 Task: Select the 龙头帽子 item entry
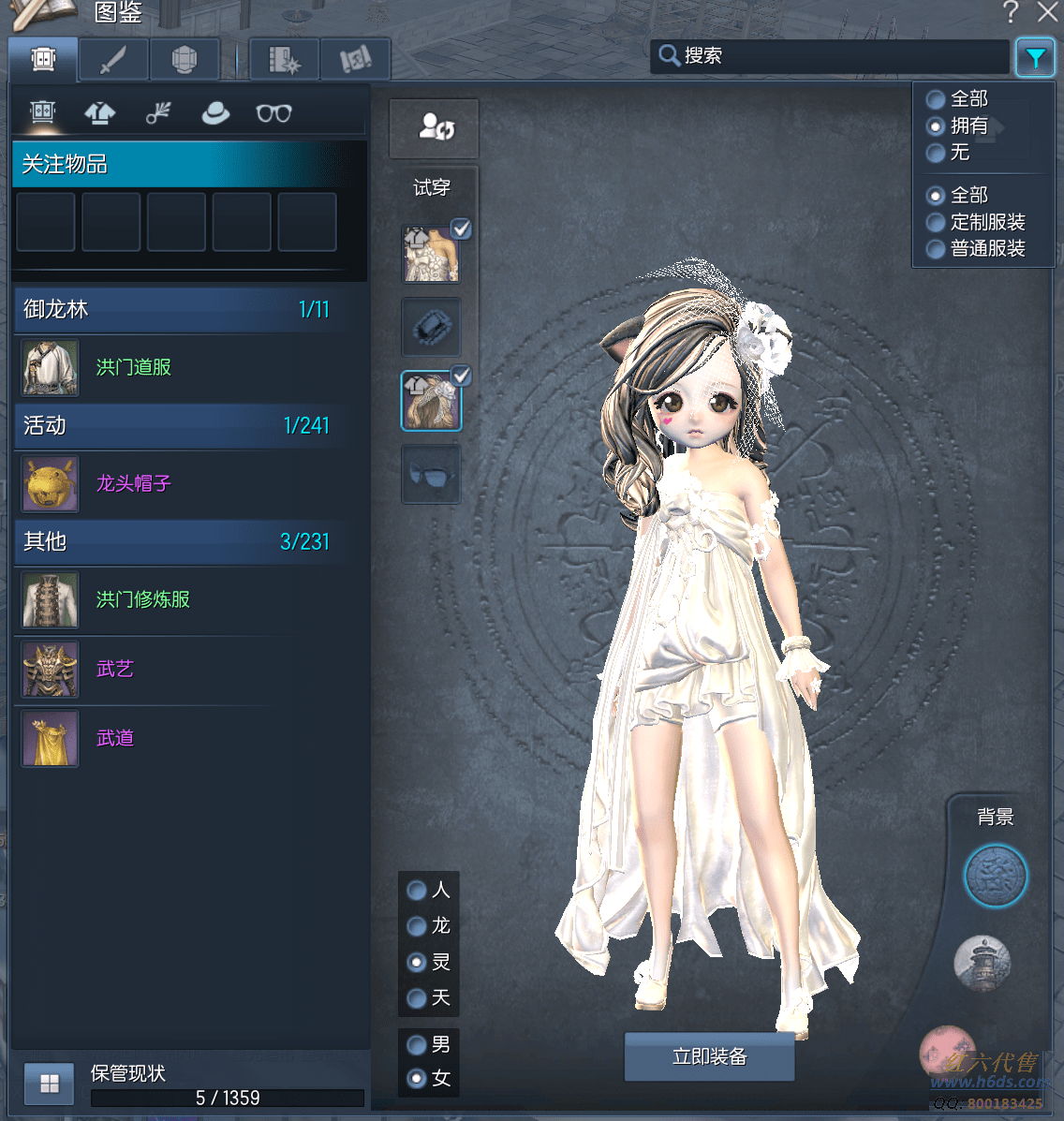click(x=134, y=483)
